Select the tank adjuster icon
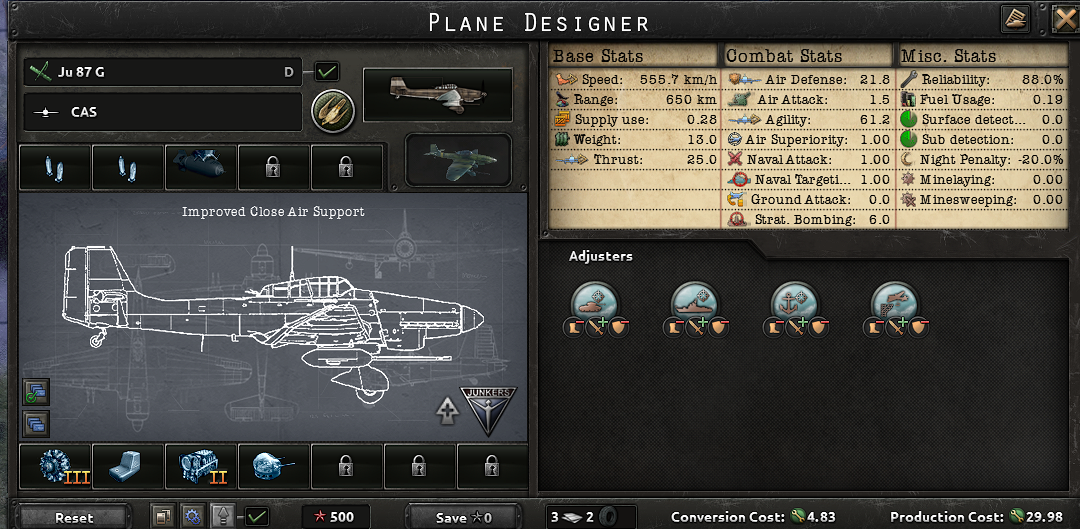 coord(596,301)
